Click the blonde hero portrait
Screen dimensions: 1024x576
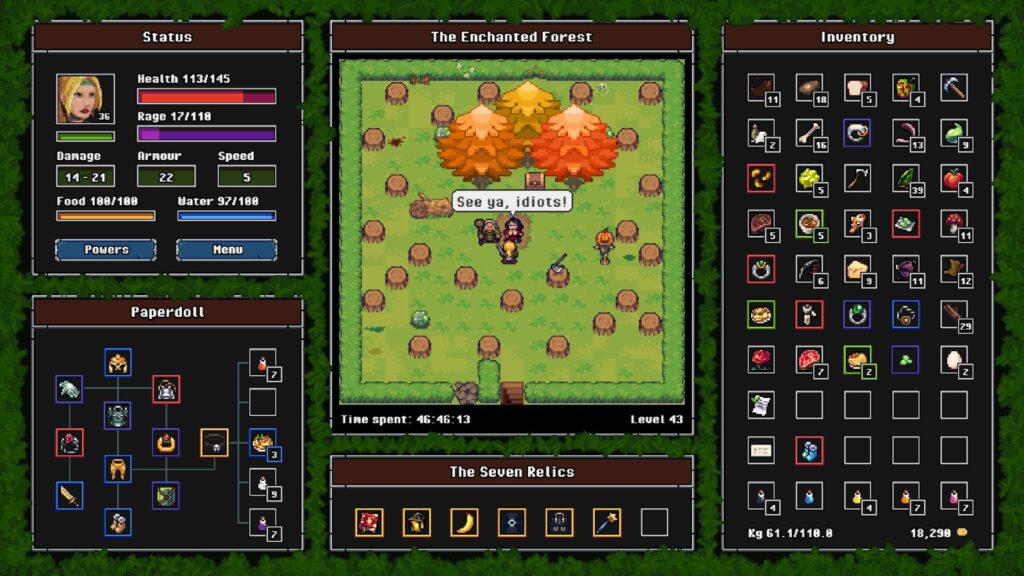[84, 99]
